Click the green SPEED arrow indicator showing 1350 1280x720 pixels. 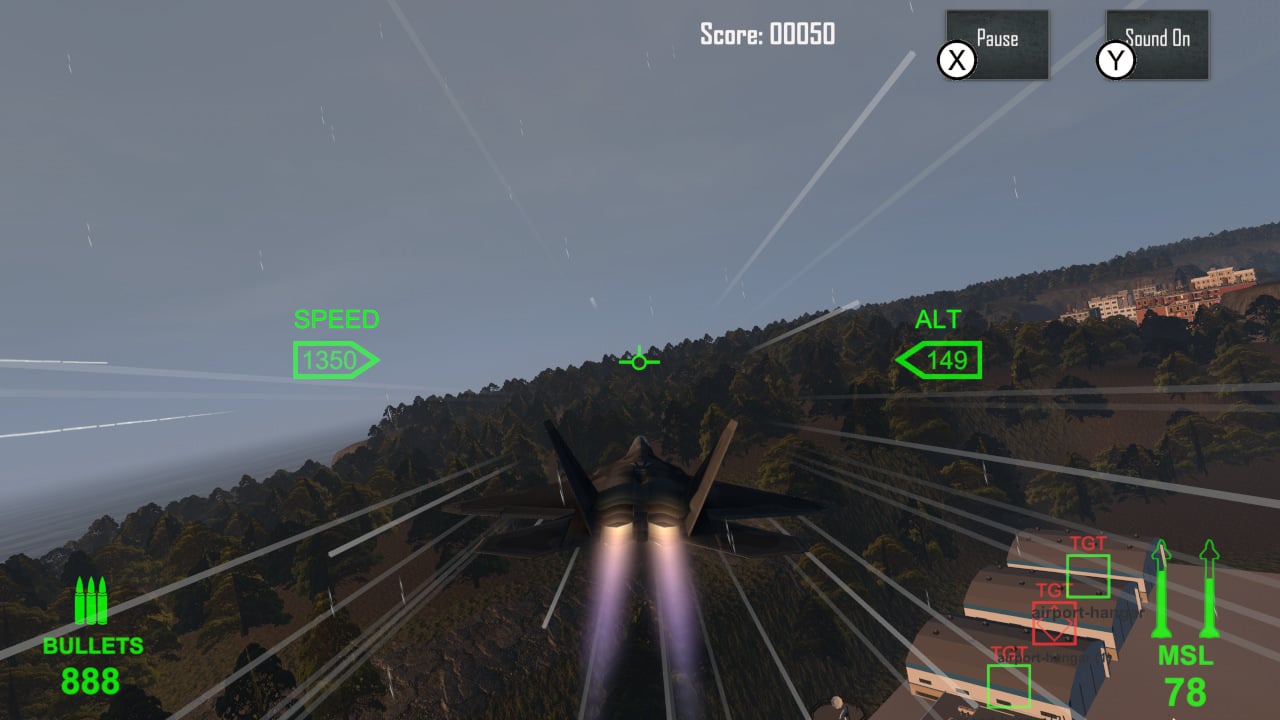pyautogui.click(x=337, y=359)
